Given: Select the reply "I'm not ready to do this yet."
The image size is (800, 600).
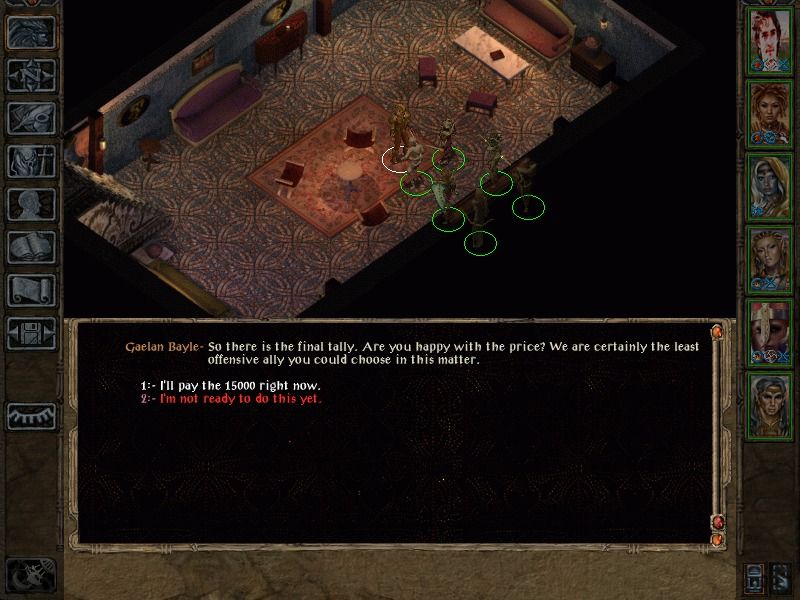Looking at the screenshot, I should tap(240, 399).
